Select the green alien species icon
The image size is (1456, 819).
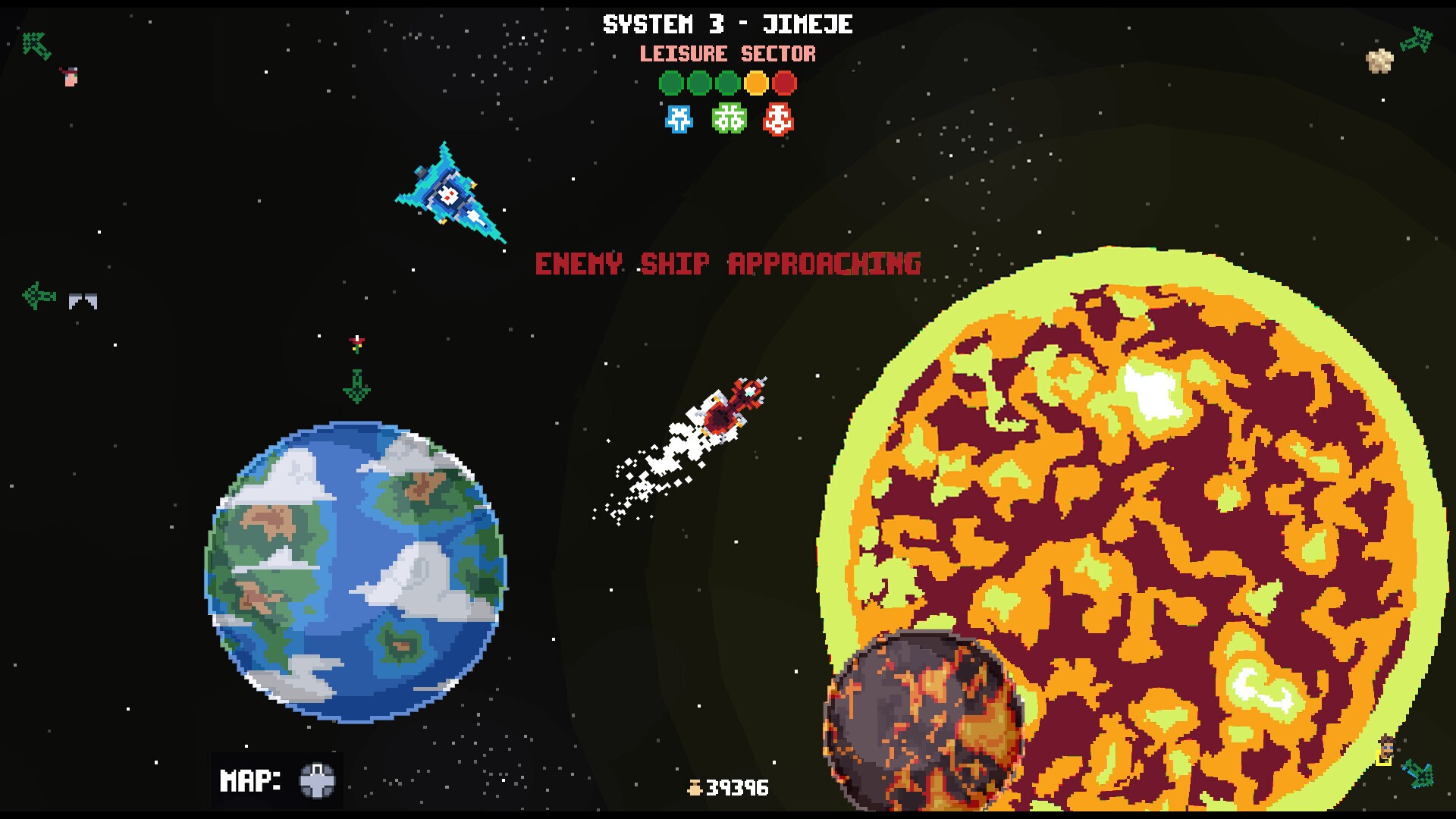727,119
